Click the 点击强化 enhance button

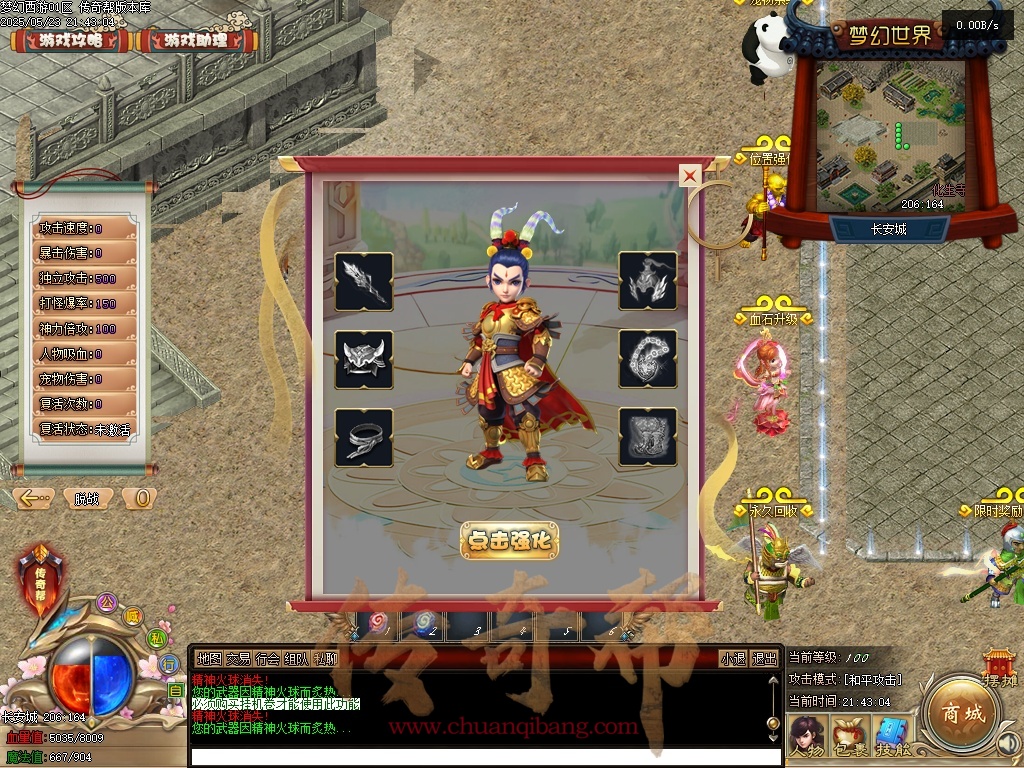(x=509, y=540)
